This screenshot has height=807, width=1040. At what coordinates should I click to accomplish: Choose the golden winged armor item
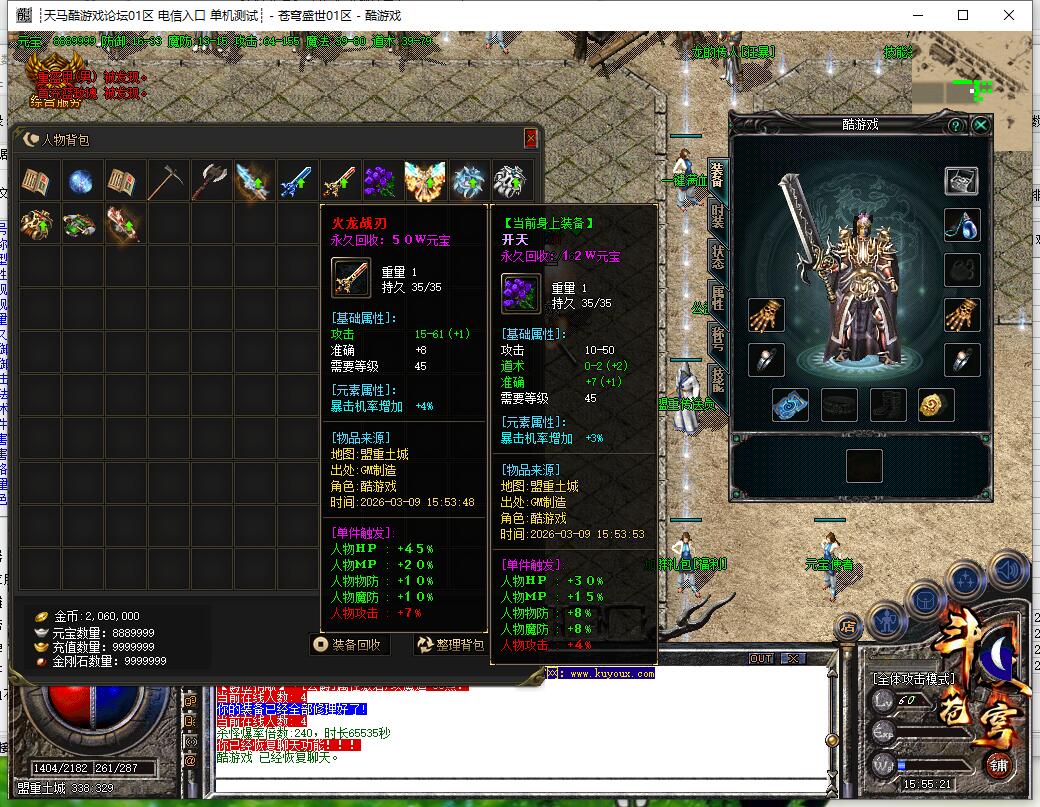click(x=426, y=181)
